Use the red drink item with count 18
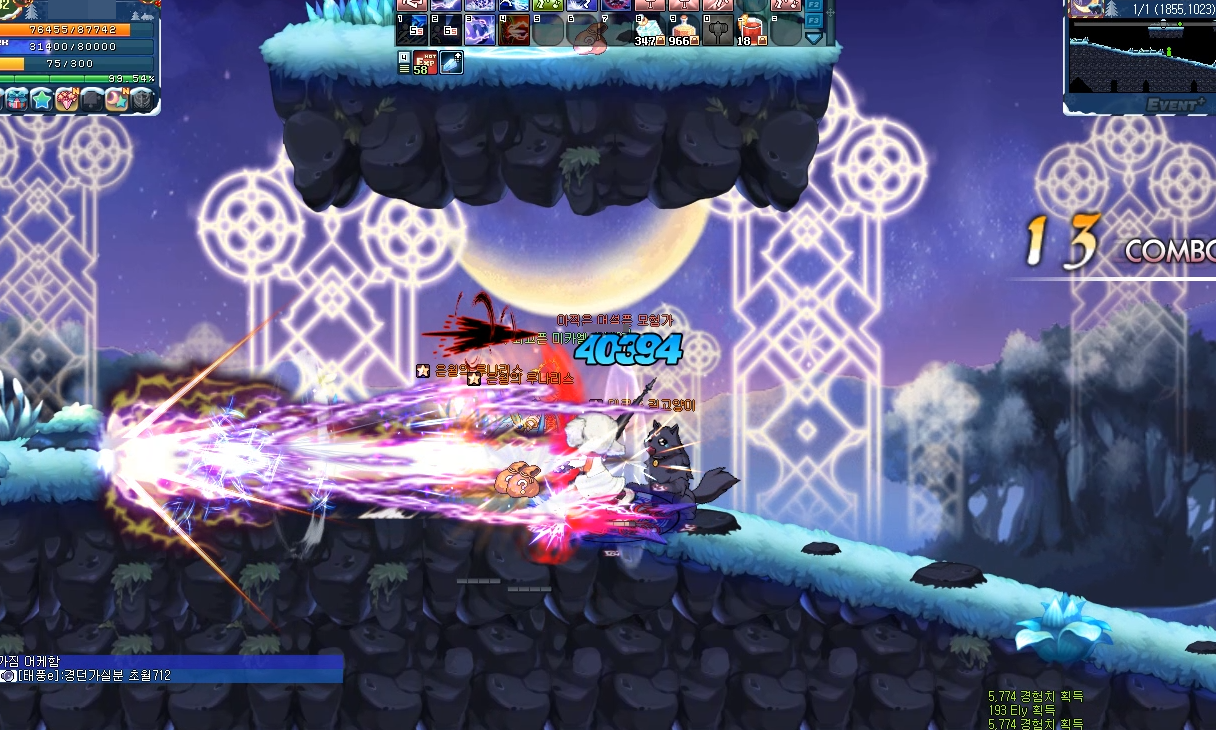The image size is (1216, 730). coord(750,30)
